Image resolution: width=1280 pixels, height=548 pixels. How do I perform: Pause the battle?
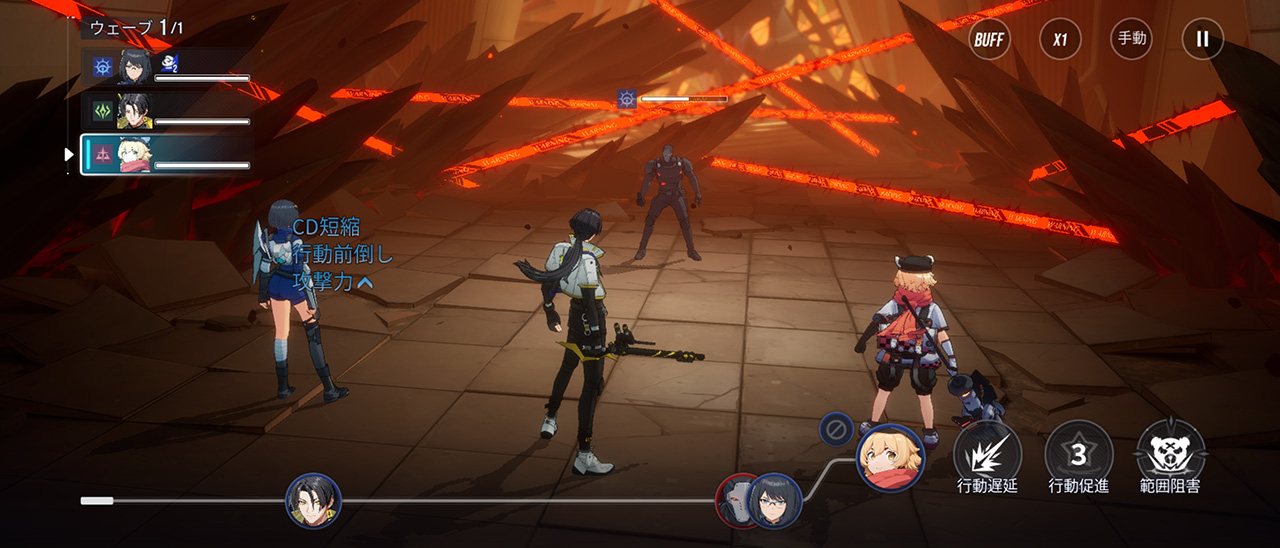pos(1202,40)
